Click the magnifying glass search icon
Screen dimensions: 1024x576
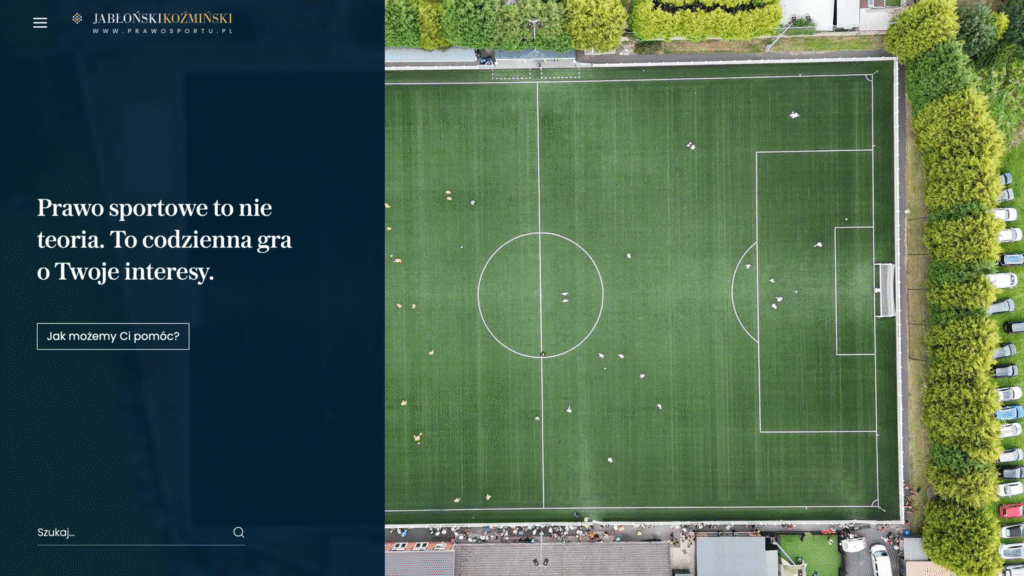coord(239,533)
